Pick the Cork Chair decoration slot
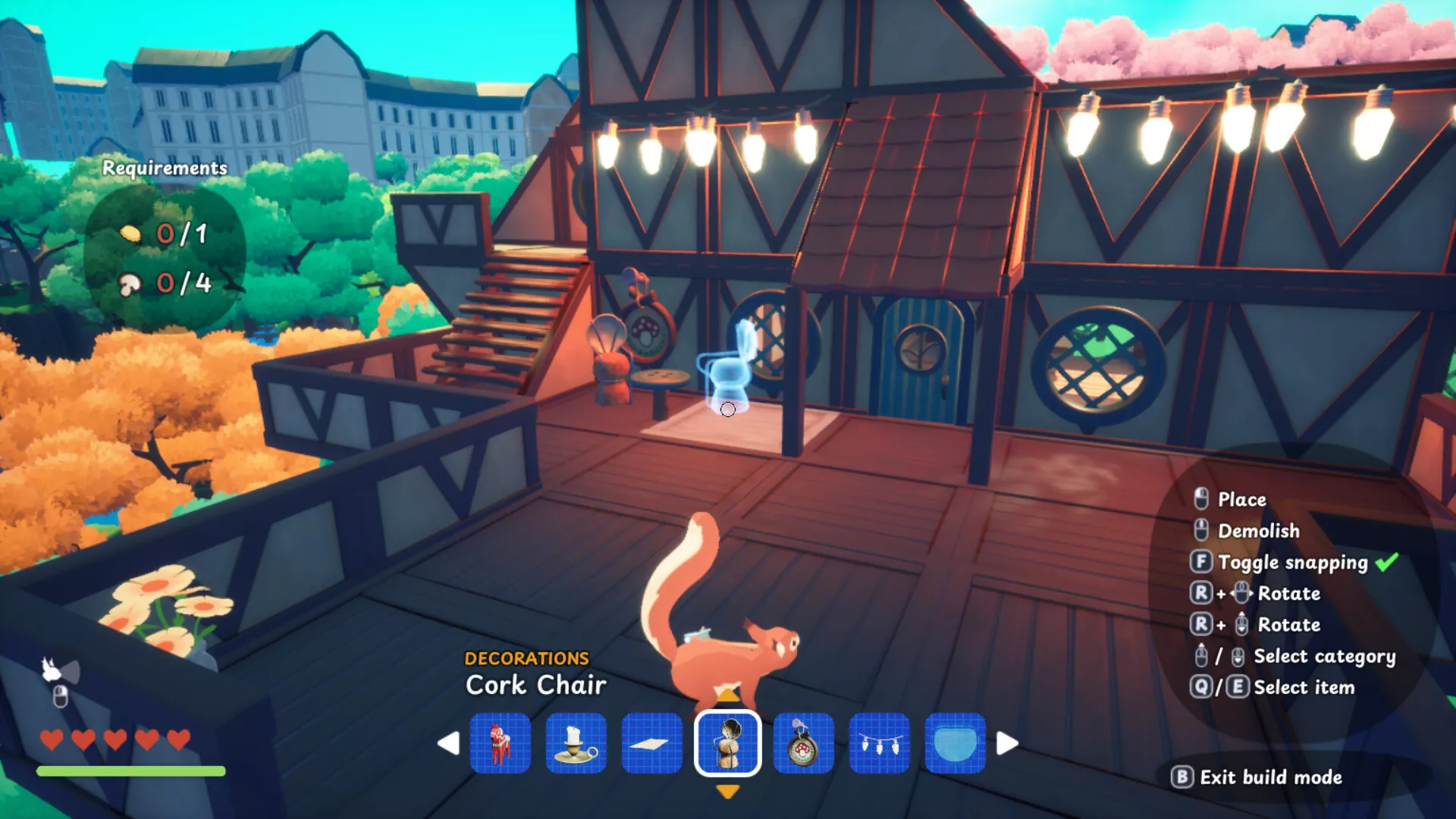This screenshot has width=1456, height=819. (728, 743)
